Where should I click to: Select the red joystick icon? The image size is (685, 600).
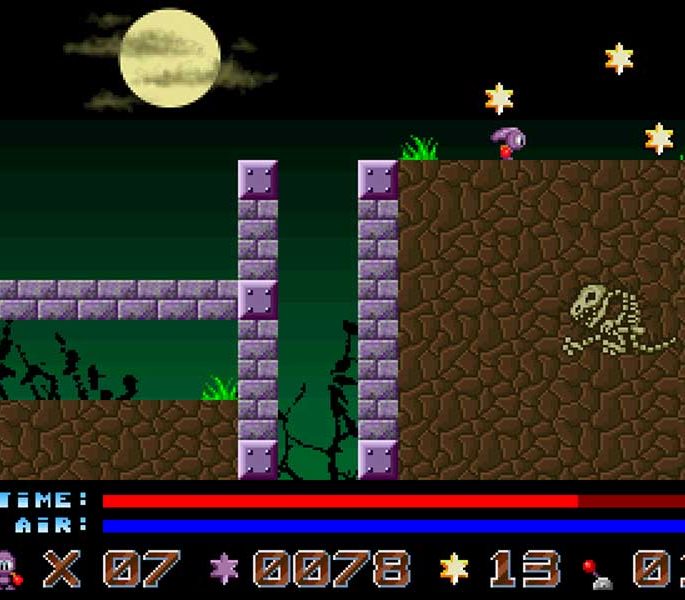pyautogui.click(x=599, y=572)
